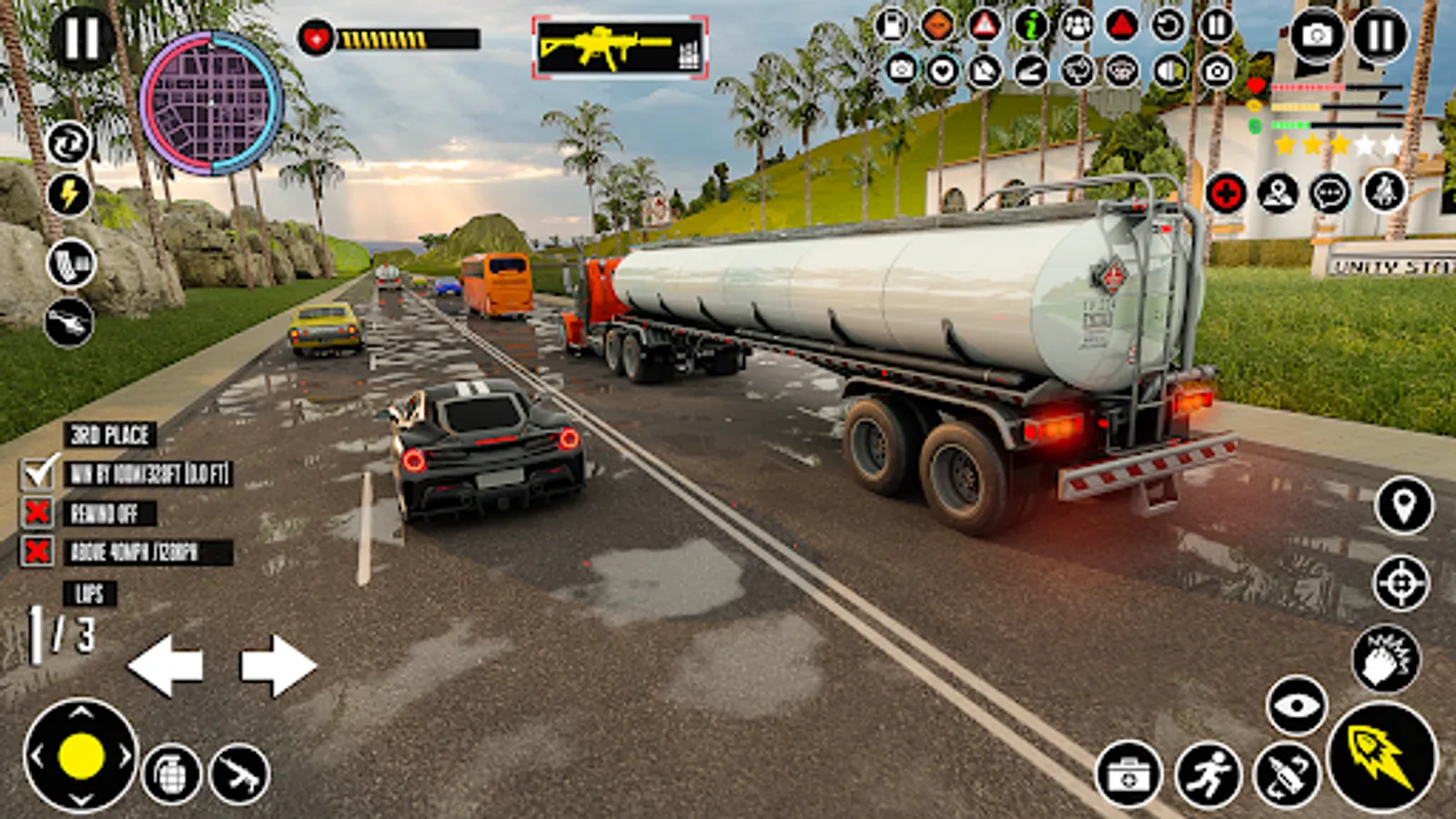The image size is (1456, 819).
Task: Activate the crosshair aim button
Action: (1401, 582)
